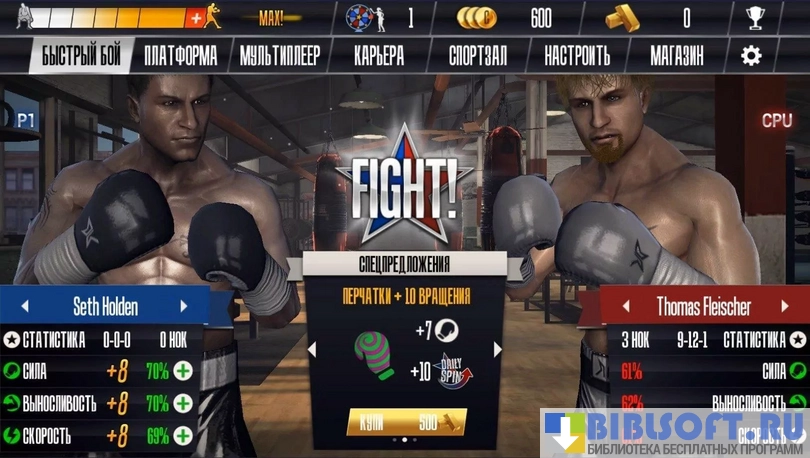The image size is (810, 458).
Task: Upgrade СКОРОСТЬ with its green plus
Action: click(x=183, y=436)
